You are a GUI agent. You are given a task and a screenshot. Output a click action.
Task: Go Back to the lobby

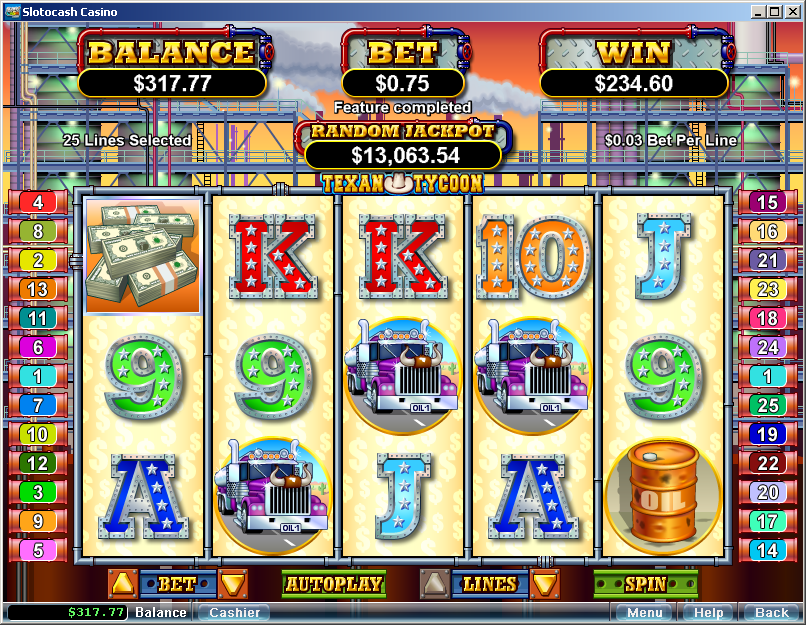[x=771, y=612]
